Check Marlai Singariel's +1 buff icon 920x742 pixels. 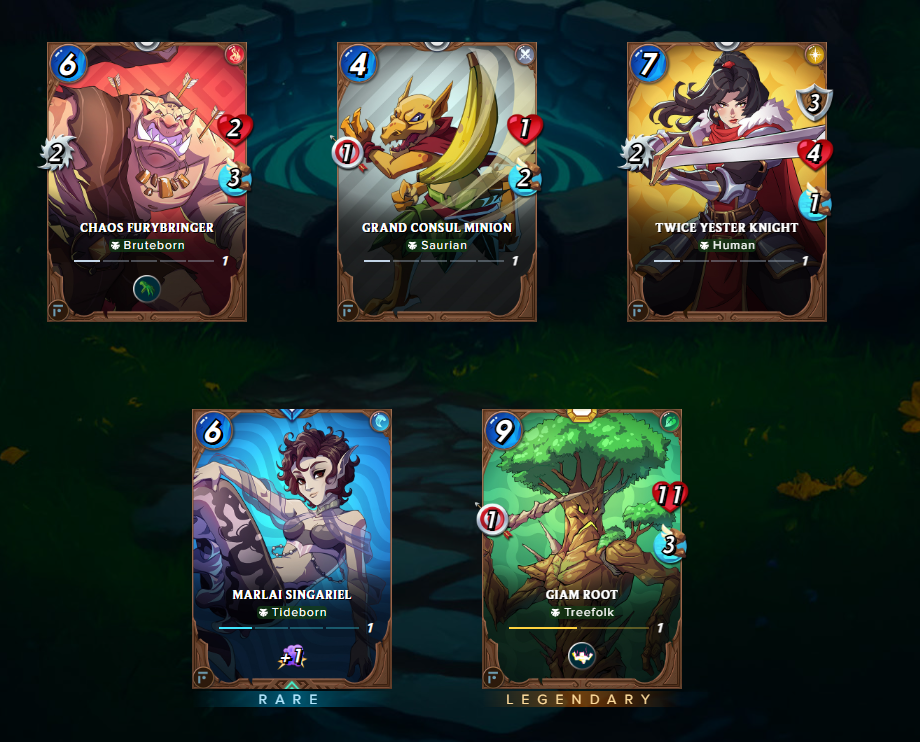pyautogui.click(x=292, y=656)
